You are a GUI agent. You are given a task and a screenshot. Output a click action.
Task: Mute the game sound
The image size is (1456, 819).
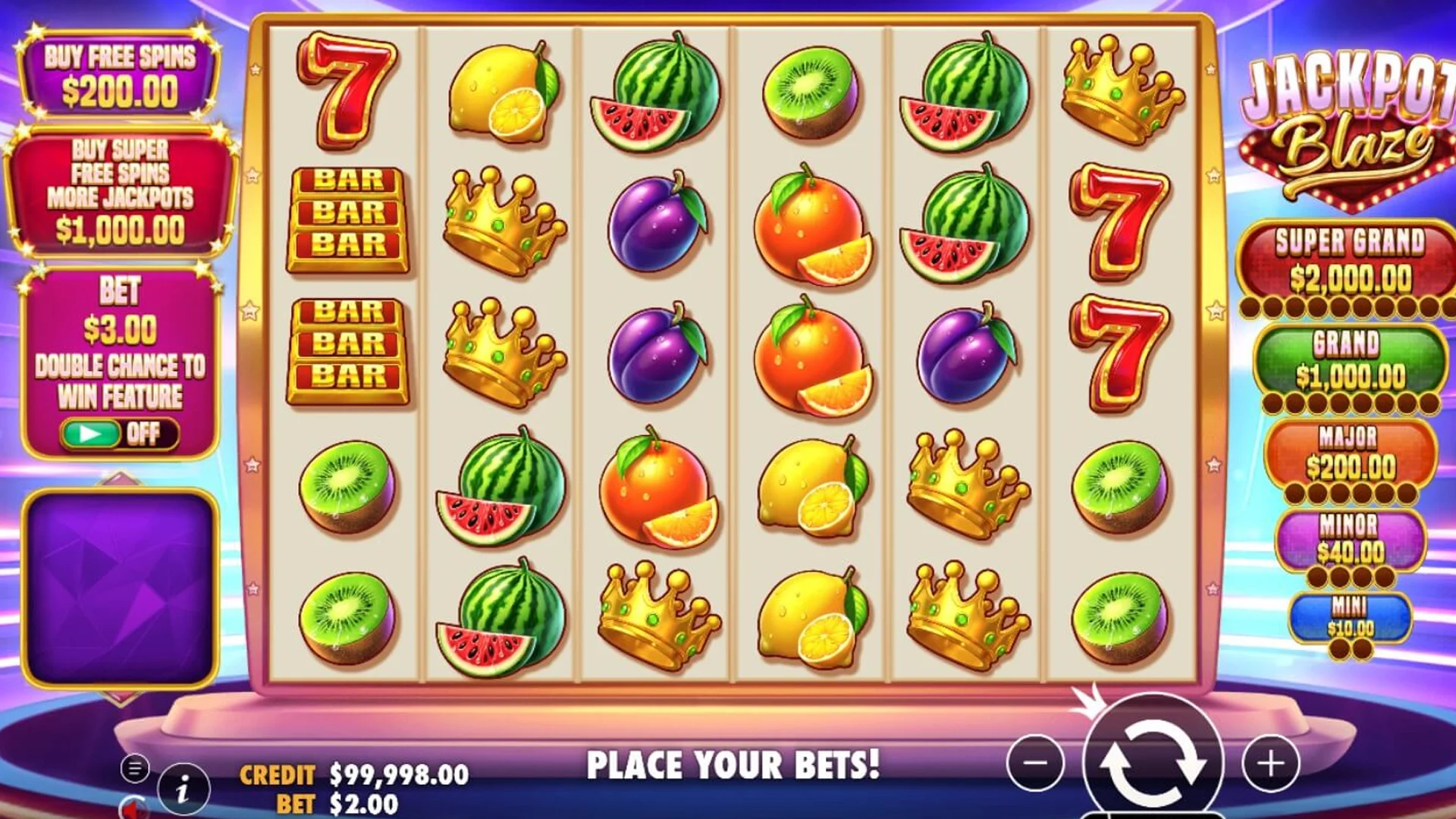click(135, 811)
